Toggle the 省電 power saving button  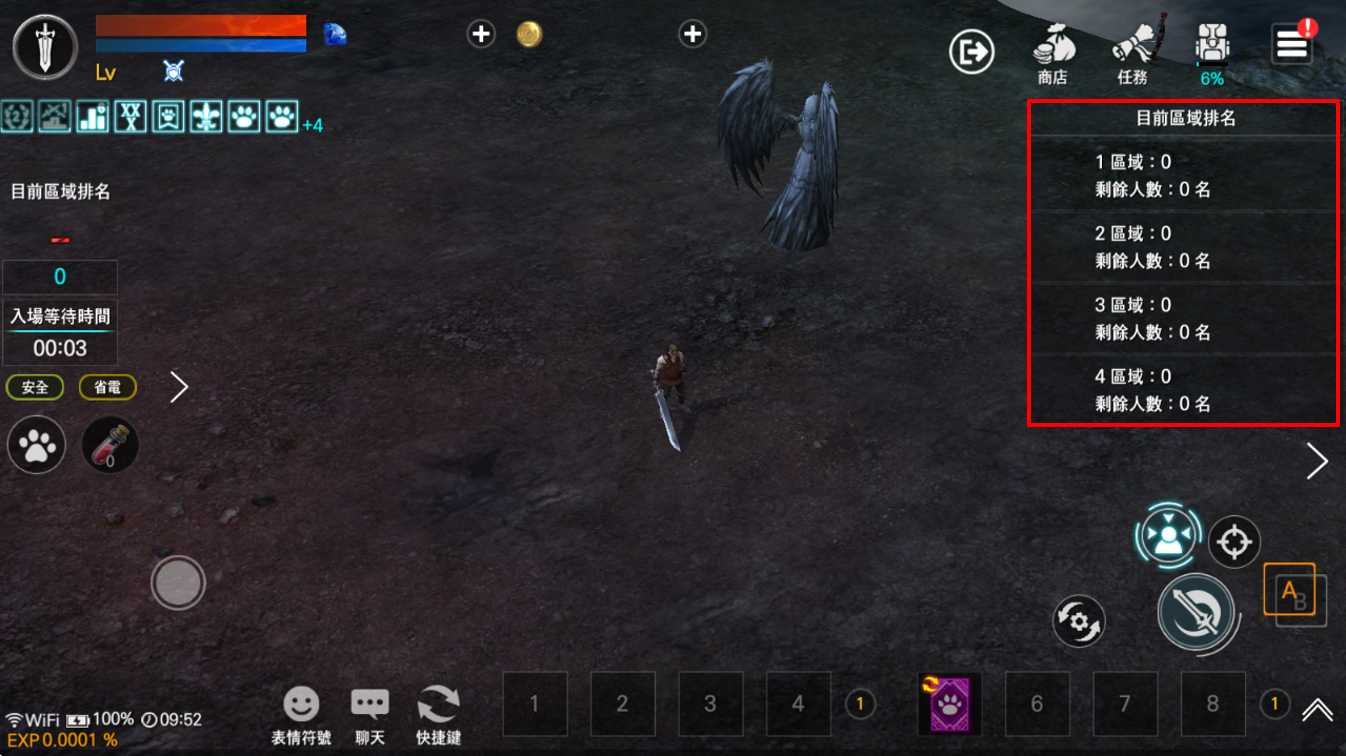(107, 387)
